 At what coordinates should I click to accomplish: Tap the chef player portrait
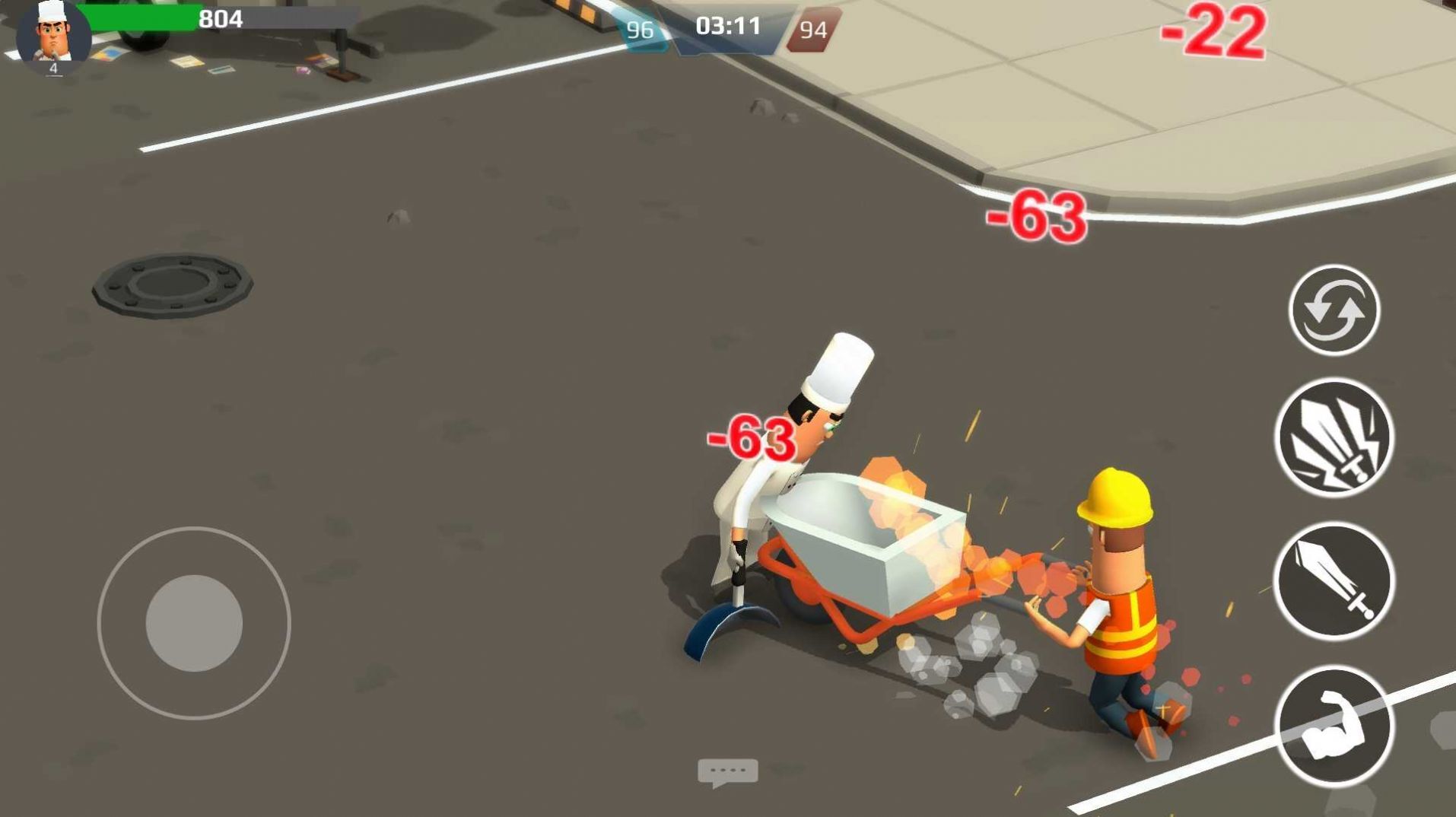[53, 37]
